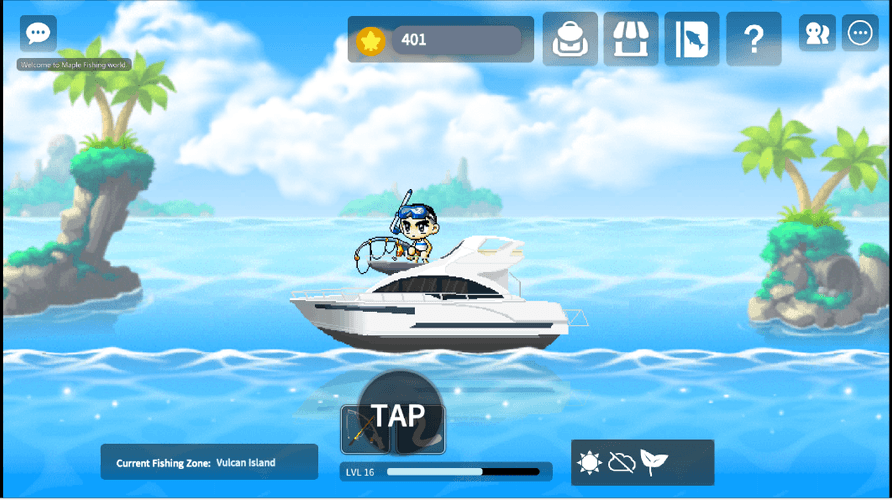Click the sun weather icon

590,463
